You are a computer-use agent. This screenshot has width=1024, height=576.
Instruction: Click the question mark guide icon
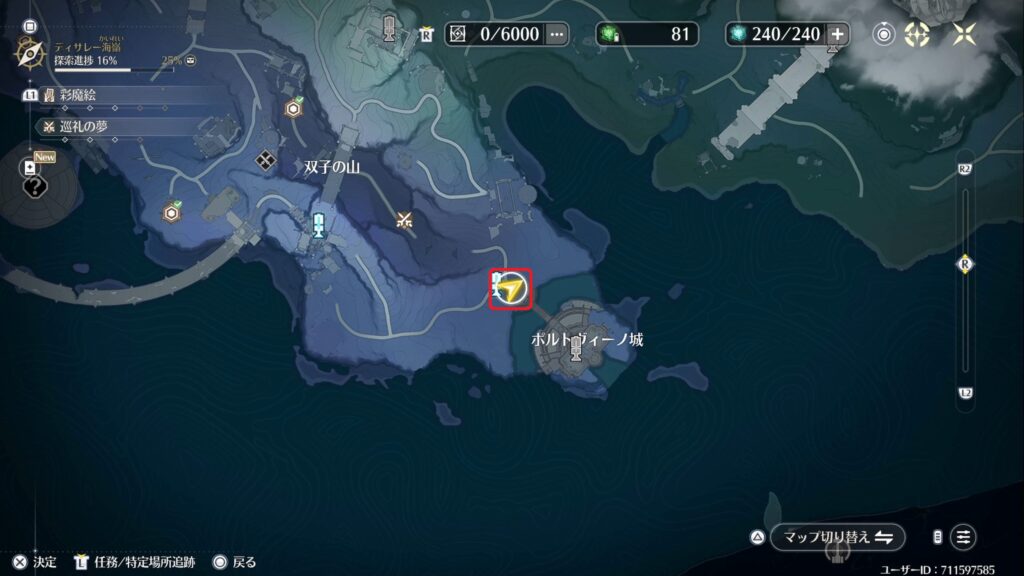(34, 186)
